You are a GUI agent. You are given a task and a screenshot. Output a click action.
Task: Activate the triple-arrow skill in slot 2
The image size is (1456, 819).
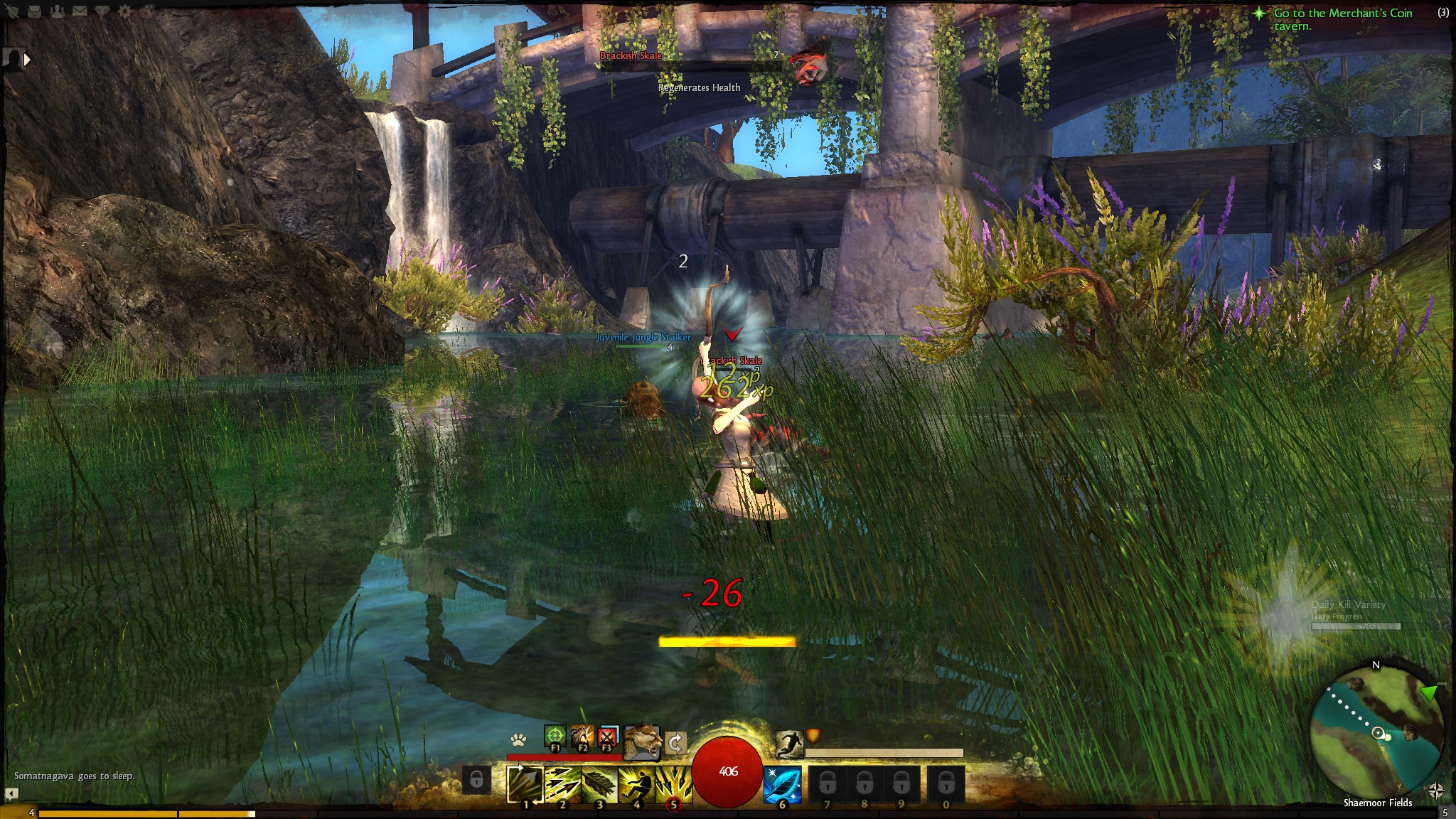click(x=563, y=785)
